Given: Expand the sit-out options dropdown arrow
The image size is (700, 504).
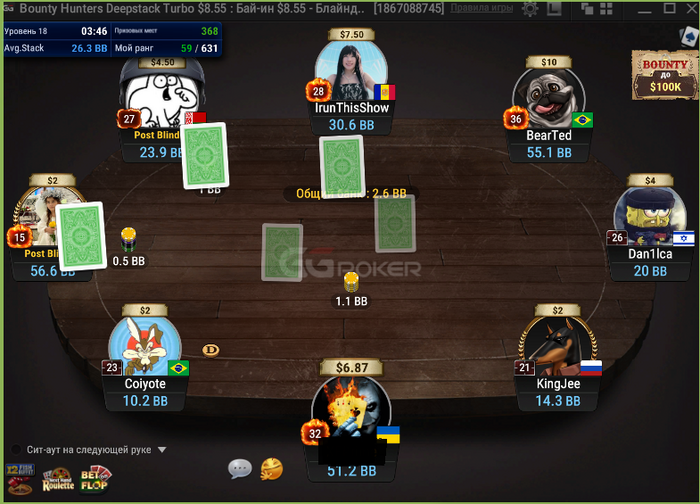Looking at the screenshot, I should pyautogui.click(x=162, y=450).
